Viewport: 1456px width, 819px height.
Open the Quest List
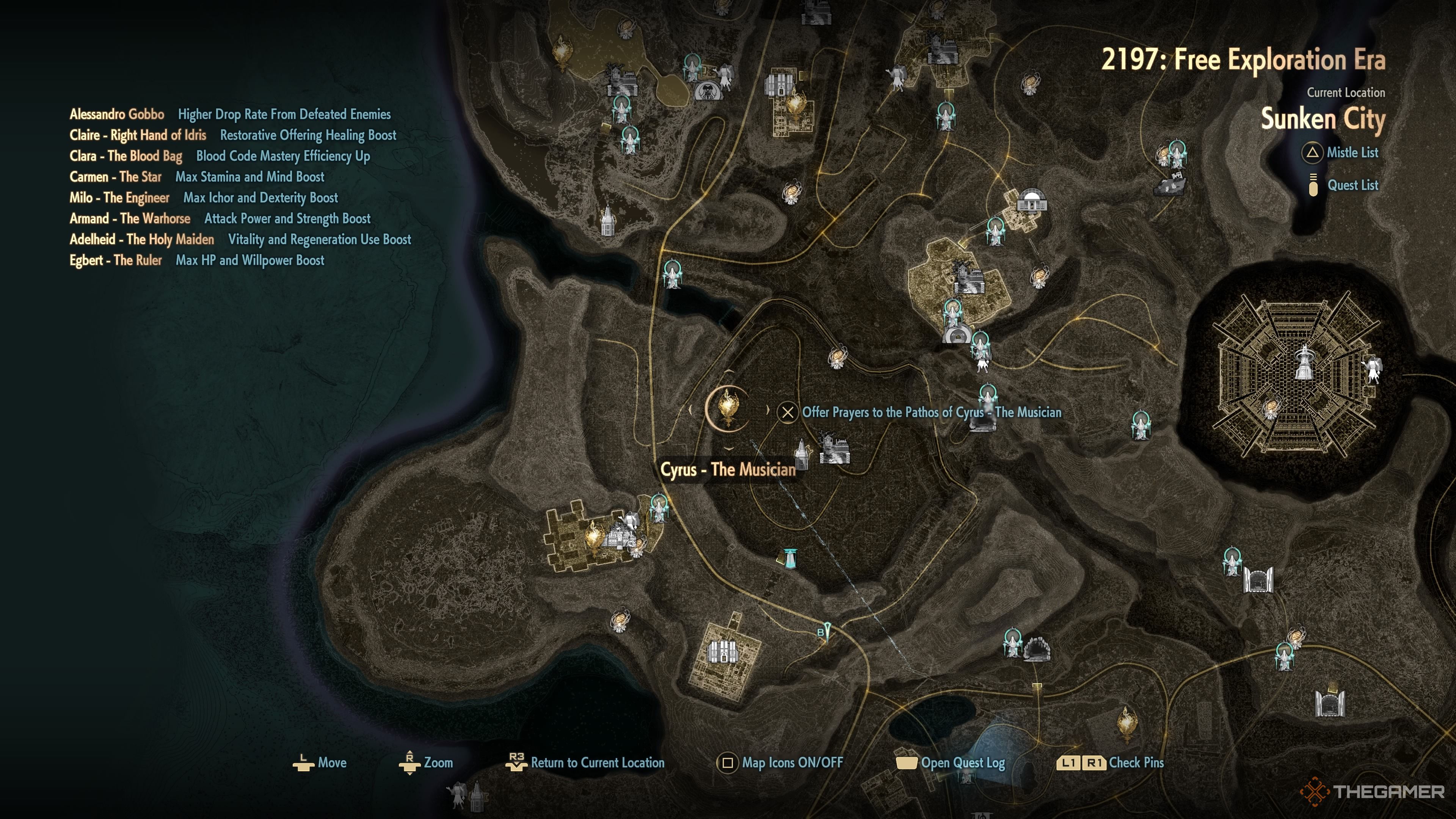(1352, 185)
